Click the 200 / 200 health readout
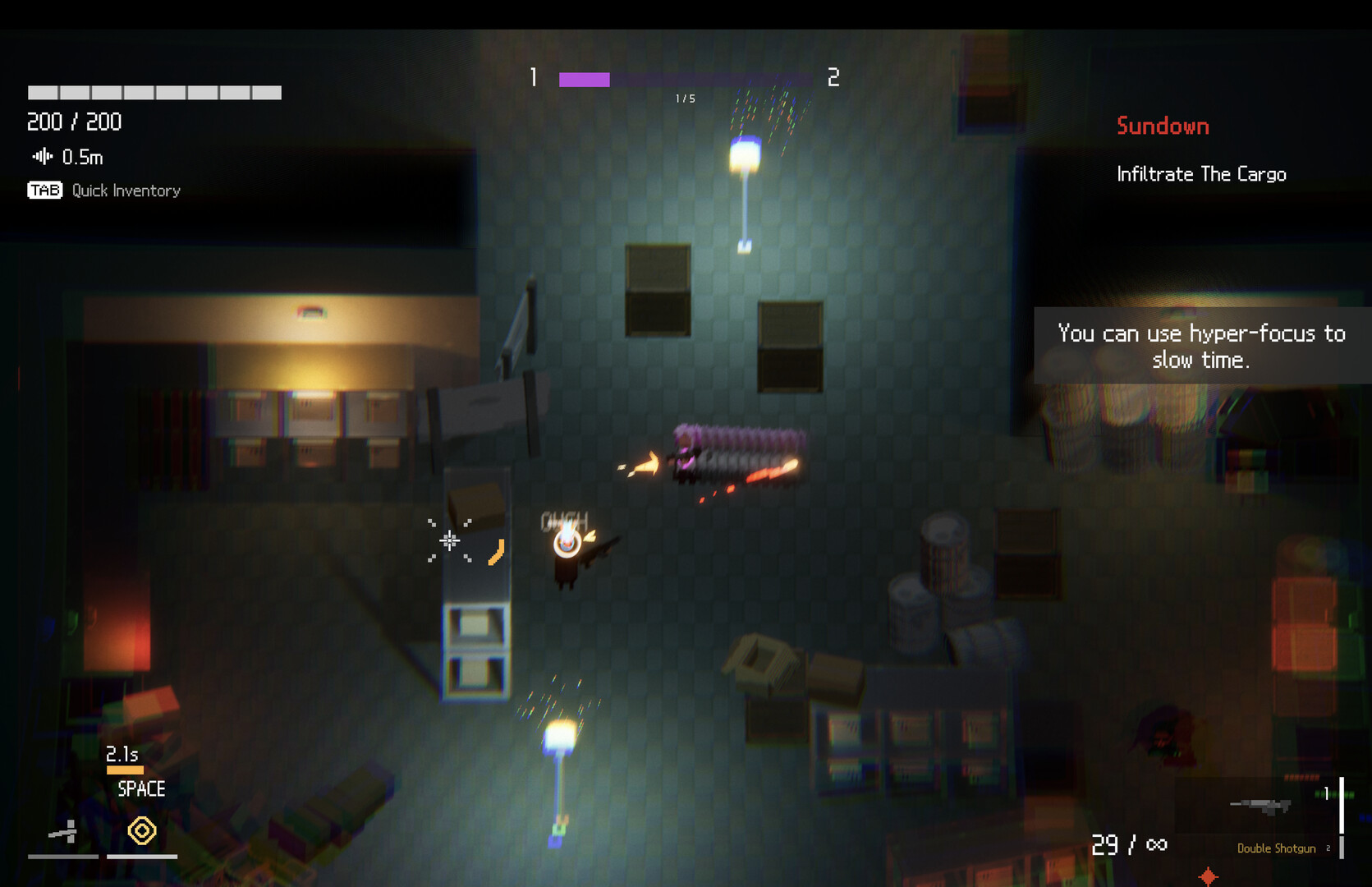This screenshot has width=1372, height=887. click(73, 122)
